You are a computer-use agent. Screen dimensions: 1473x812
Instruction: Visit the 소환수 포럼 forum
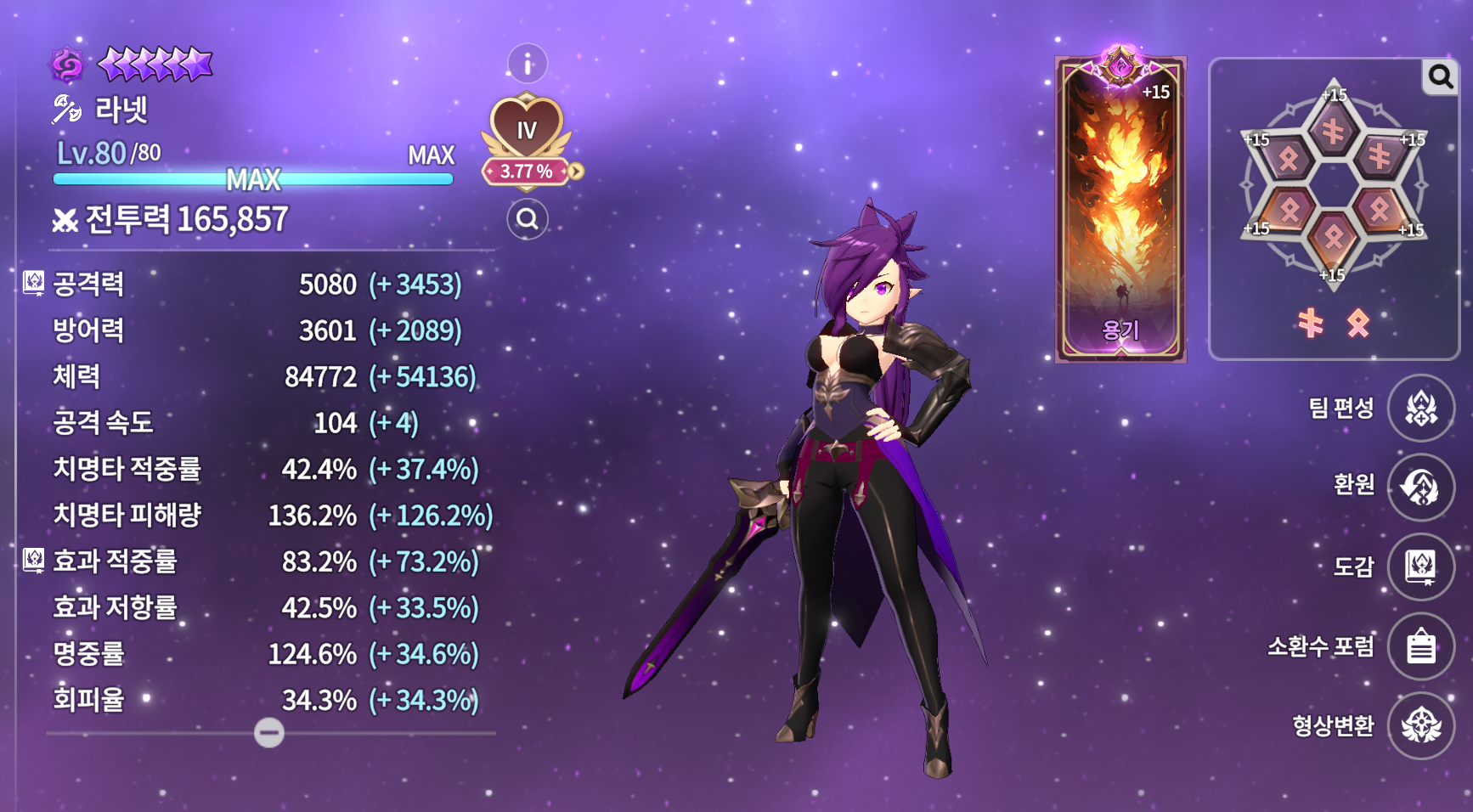coord(1420,646)
